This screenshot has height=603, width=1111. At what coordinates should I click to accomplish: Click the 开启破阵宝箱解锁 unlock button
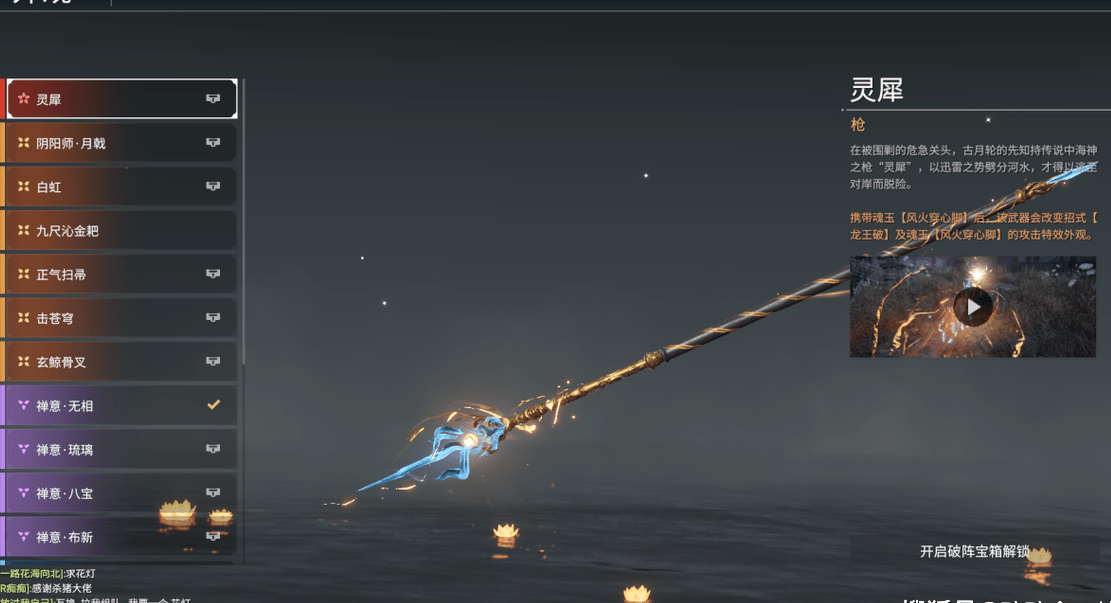(974, 551)
